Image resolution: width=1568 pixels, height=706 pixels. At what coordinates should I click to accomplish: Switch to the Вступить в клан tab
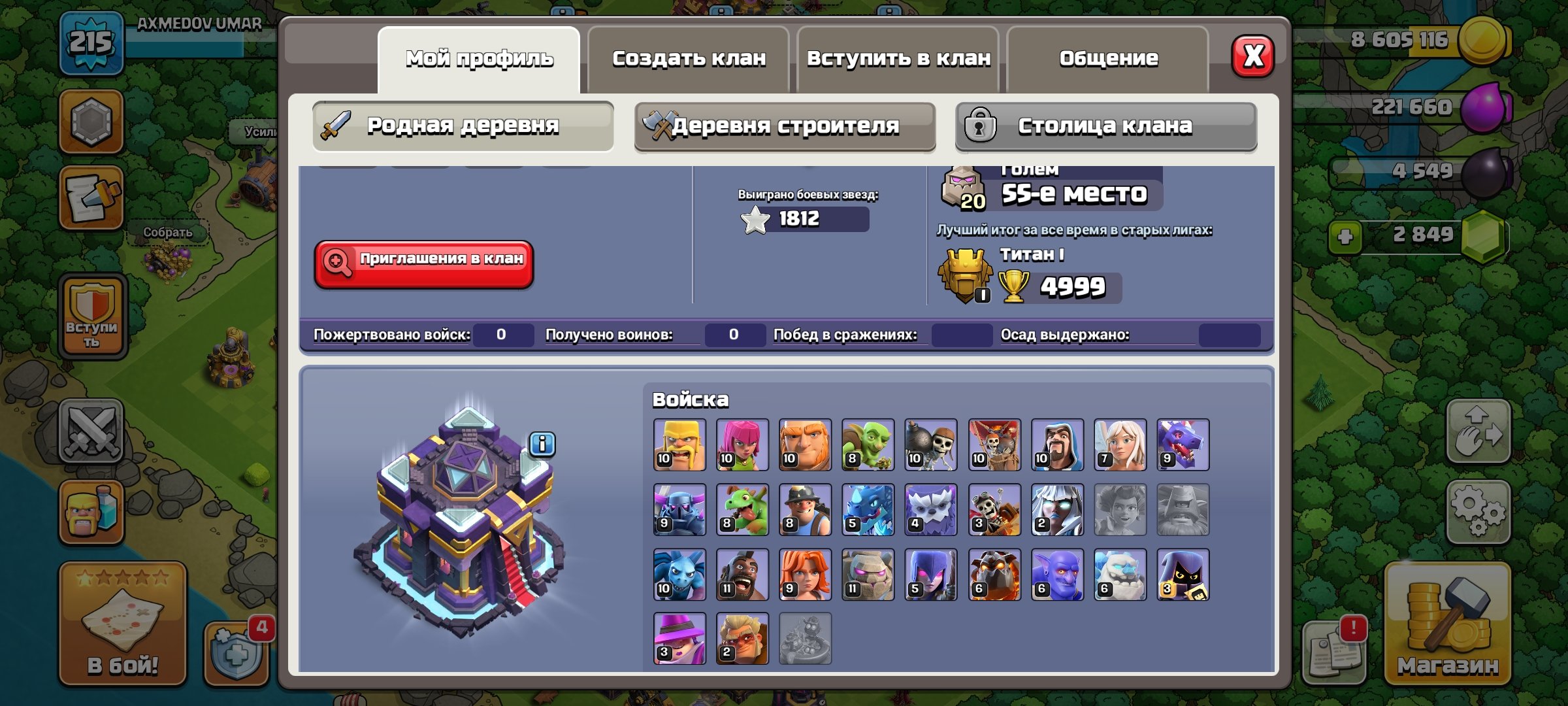[x=898, y=59]
